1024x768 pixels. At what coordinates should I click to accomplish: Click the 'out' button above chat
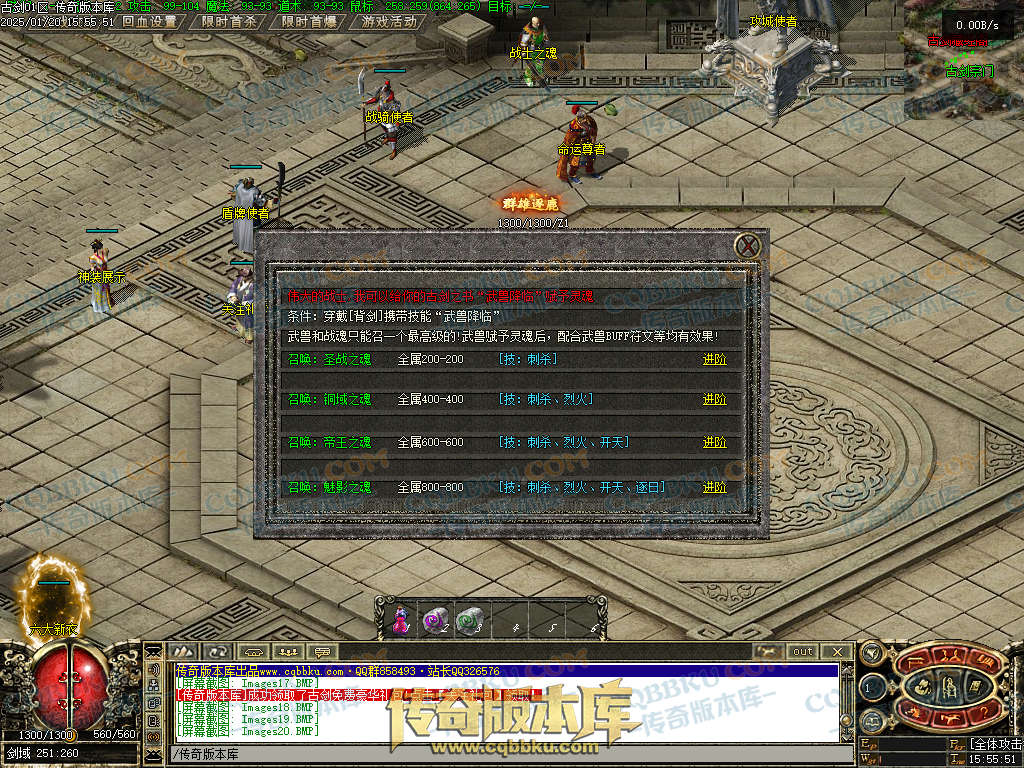coord(803,652)
